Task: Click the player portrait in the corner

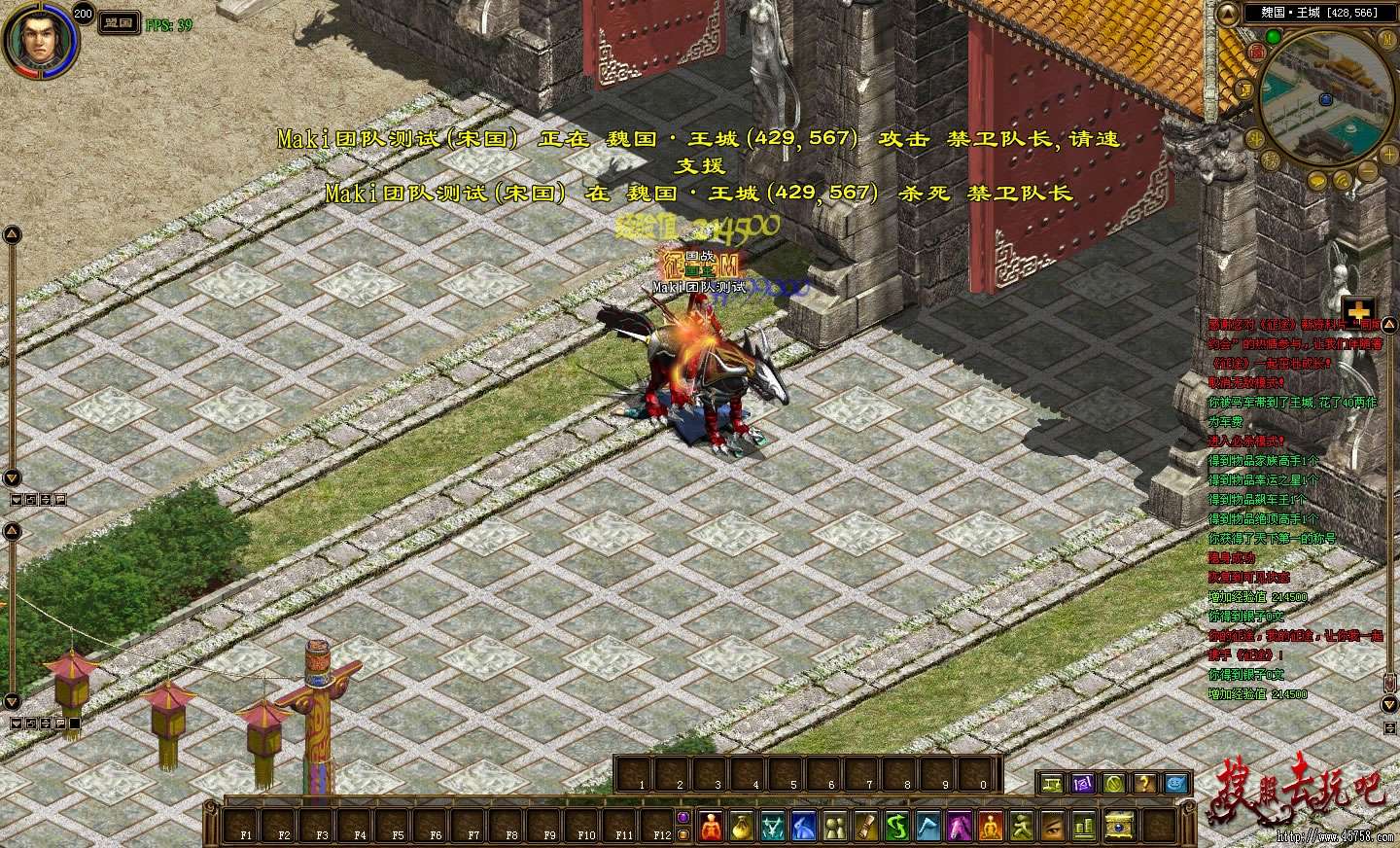Action: pos(39,39)
